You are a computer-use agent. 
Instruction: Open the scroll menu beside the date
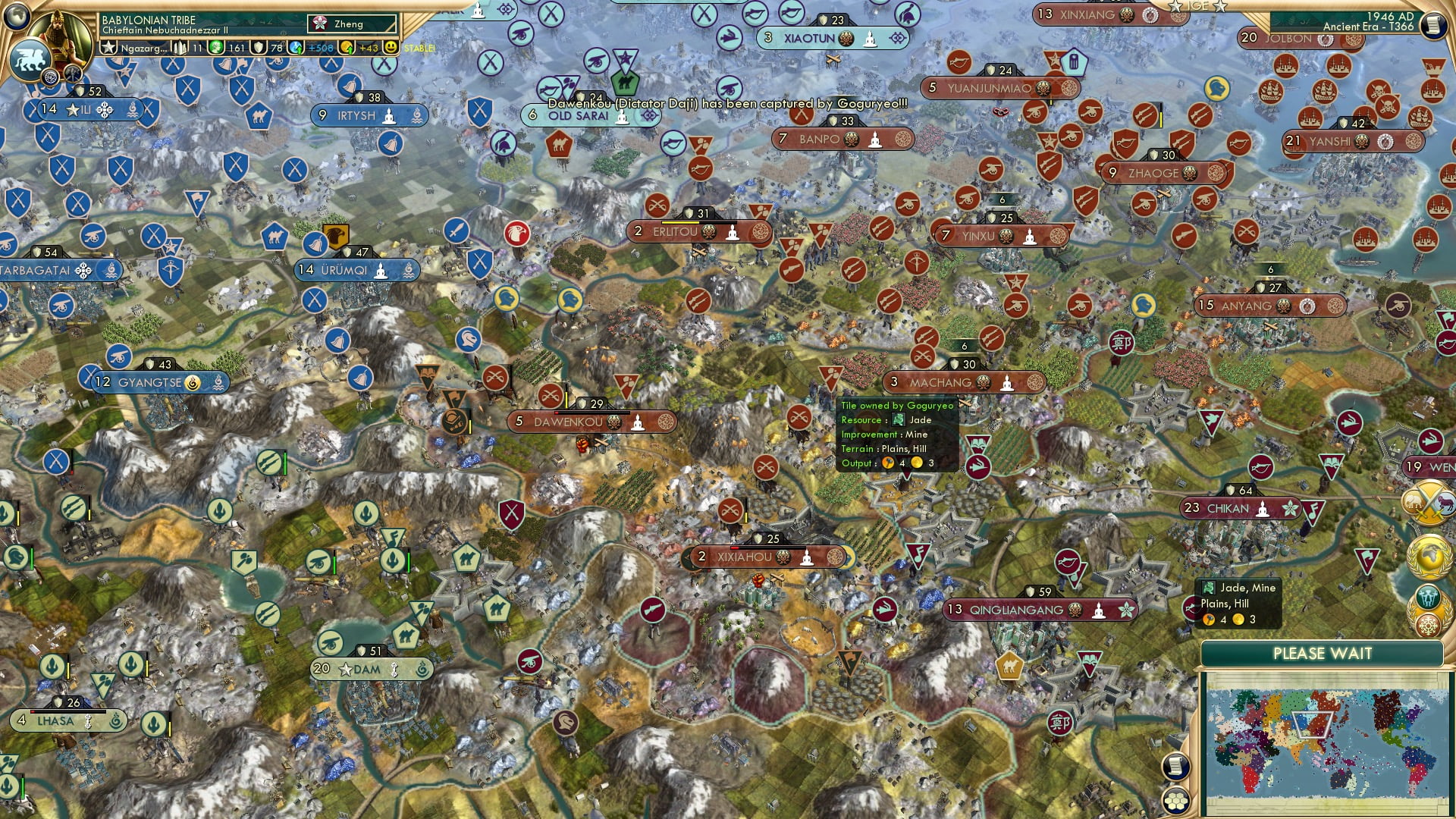tap(1432, 25)
